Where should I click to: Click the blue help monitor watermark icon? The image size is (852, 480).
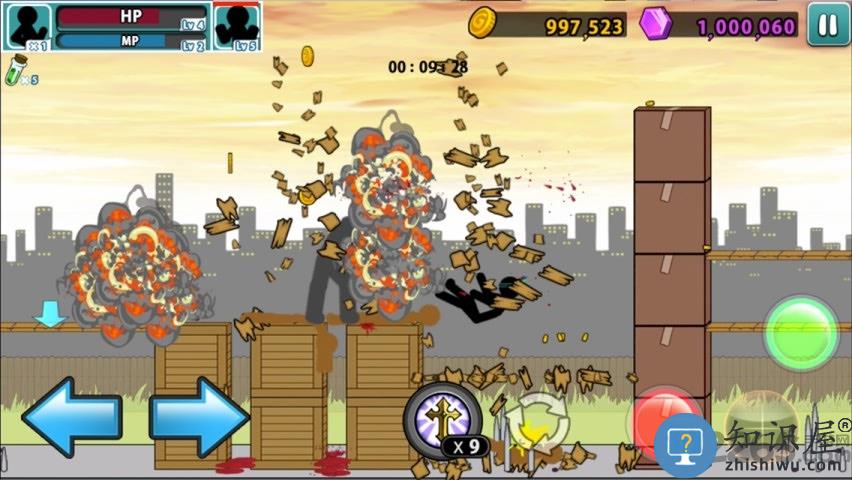(x=685, y=443)
